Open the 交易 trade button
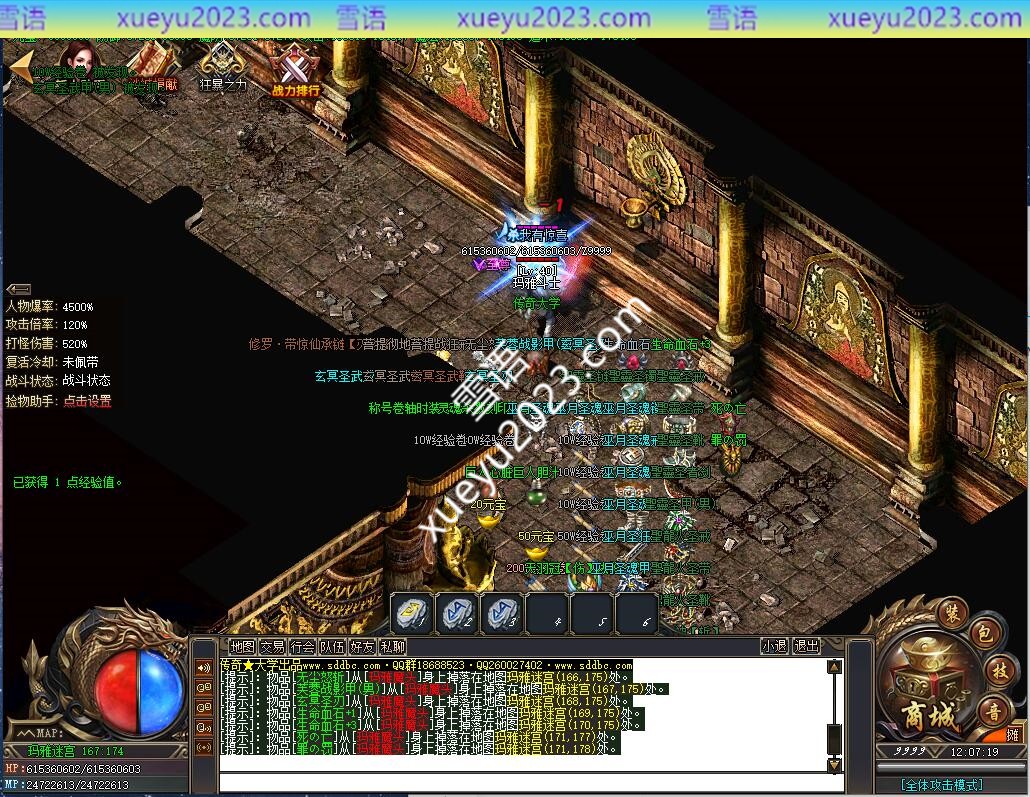 (272, 647)
